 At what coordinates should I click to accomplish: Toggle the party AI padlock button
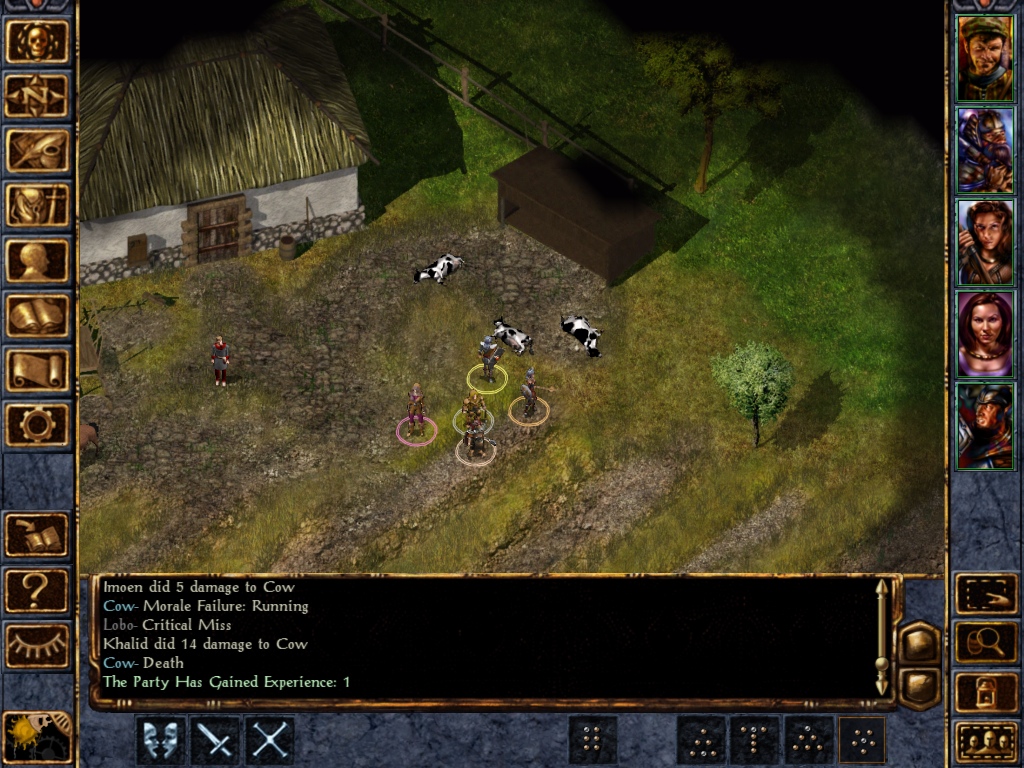[986, 692]
